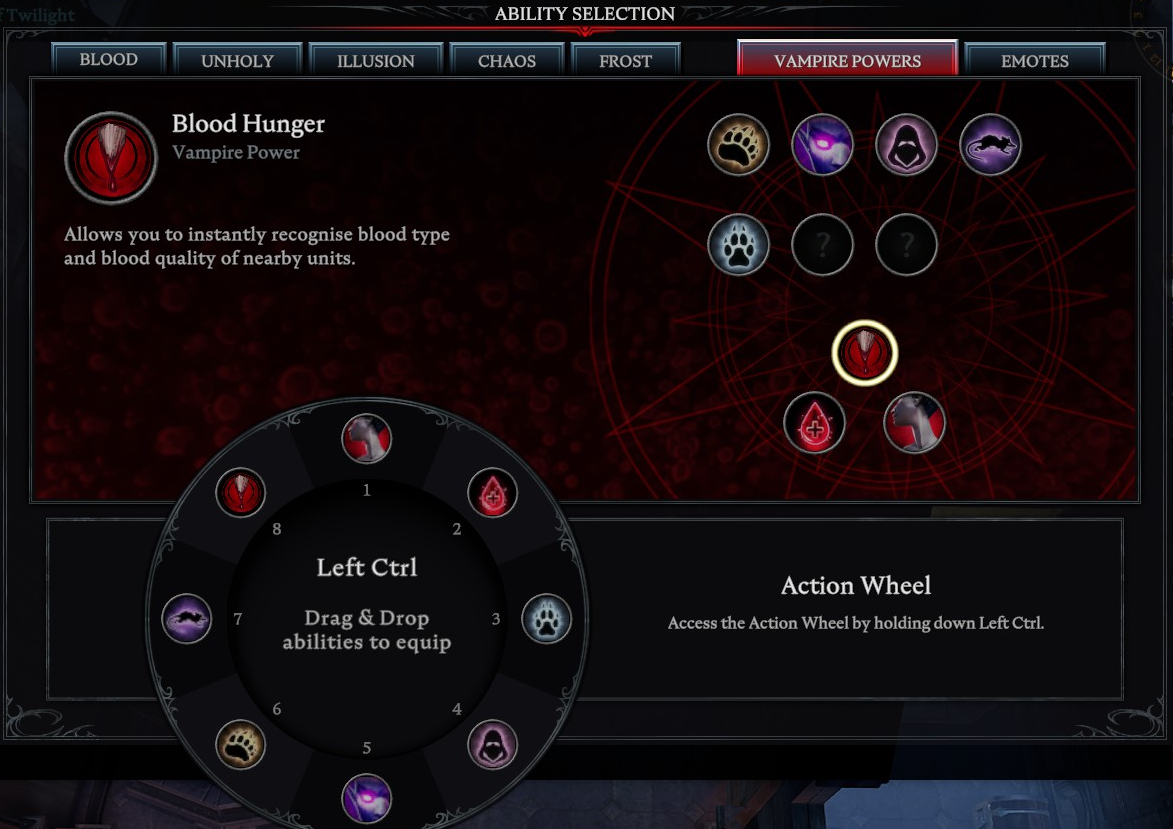Open the Unholy abilities tab
Screen dimensions: 1173x829
click(x=237, y=61)
